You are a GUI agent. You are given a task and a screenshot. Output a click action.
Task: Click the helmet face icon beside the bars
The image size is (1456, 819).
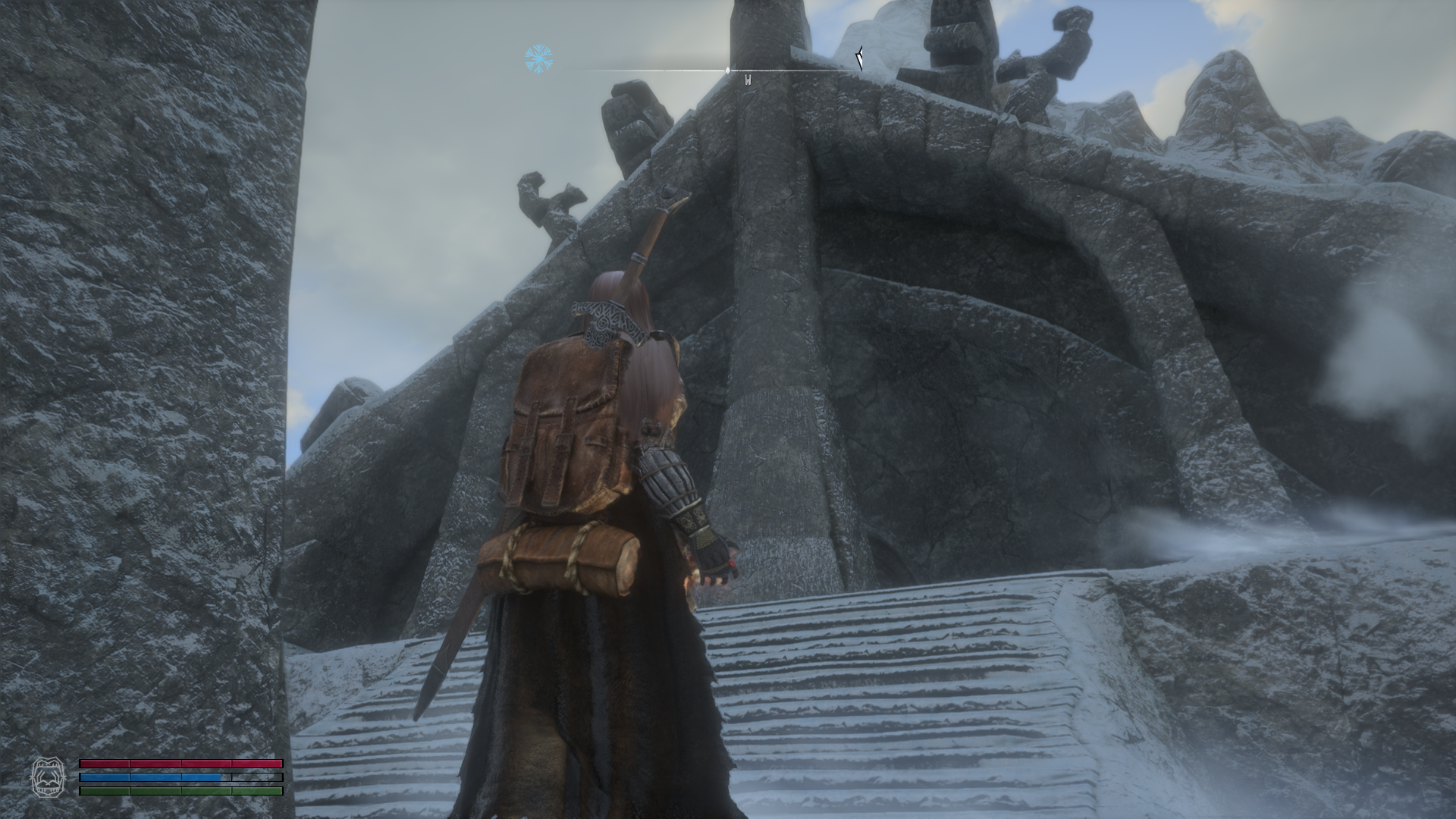pos(45,777)
